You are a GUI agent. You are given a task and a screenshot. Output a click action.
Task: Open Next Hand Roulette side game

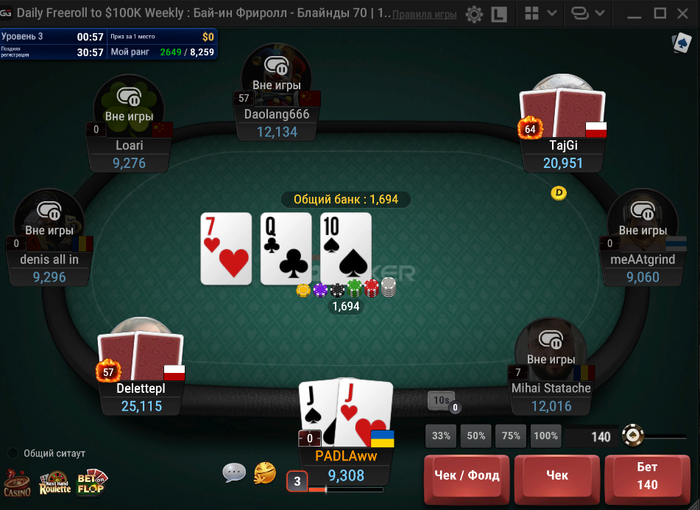(55, 484)
